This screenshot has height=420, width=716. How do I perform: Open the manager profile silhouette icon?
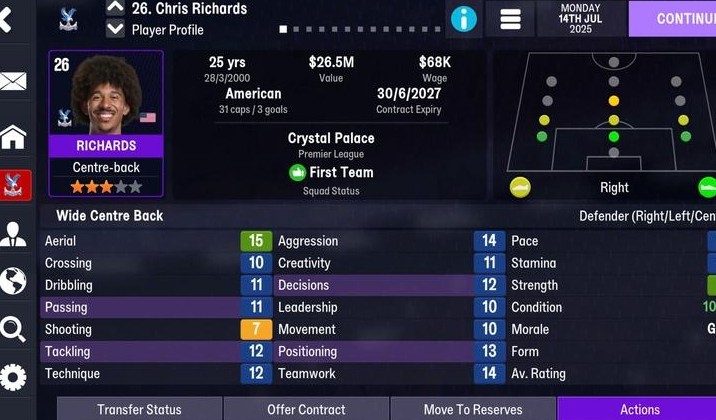click(13, 234)
